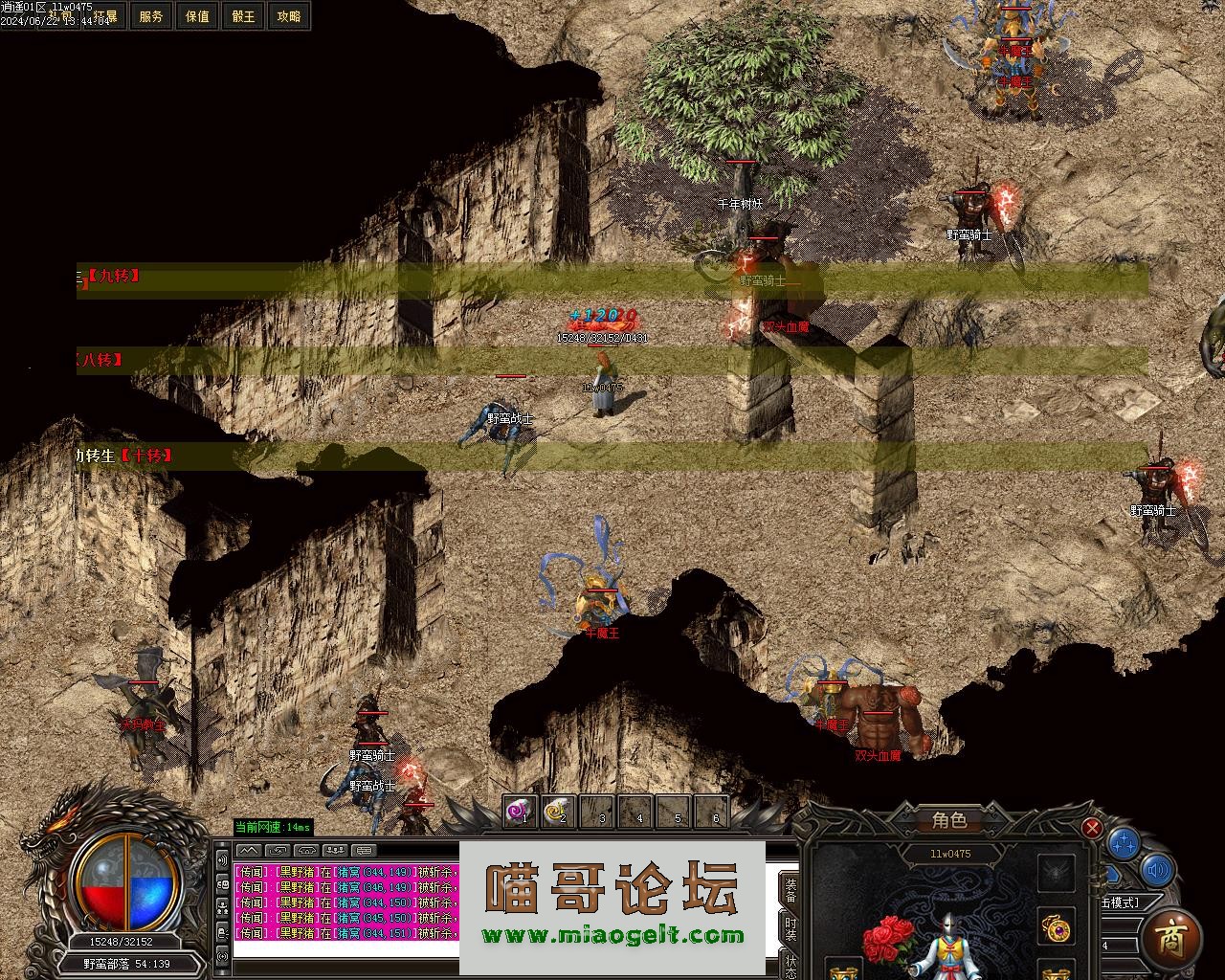This screenshot has height=980, width=1225.
Task: Open the 服务 service menu
Action: (x=151, y=16)
